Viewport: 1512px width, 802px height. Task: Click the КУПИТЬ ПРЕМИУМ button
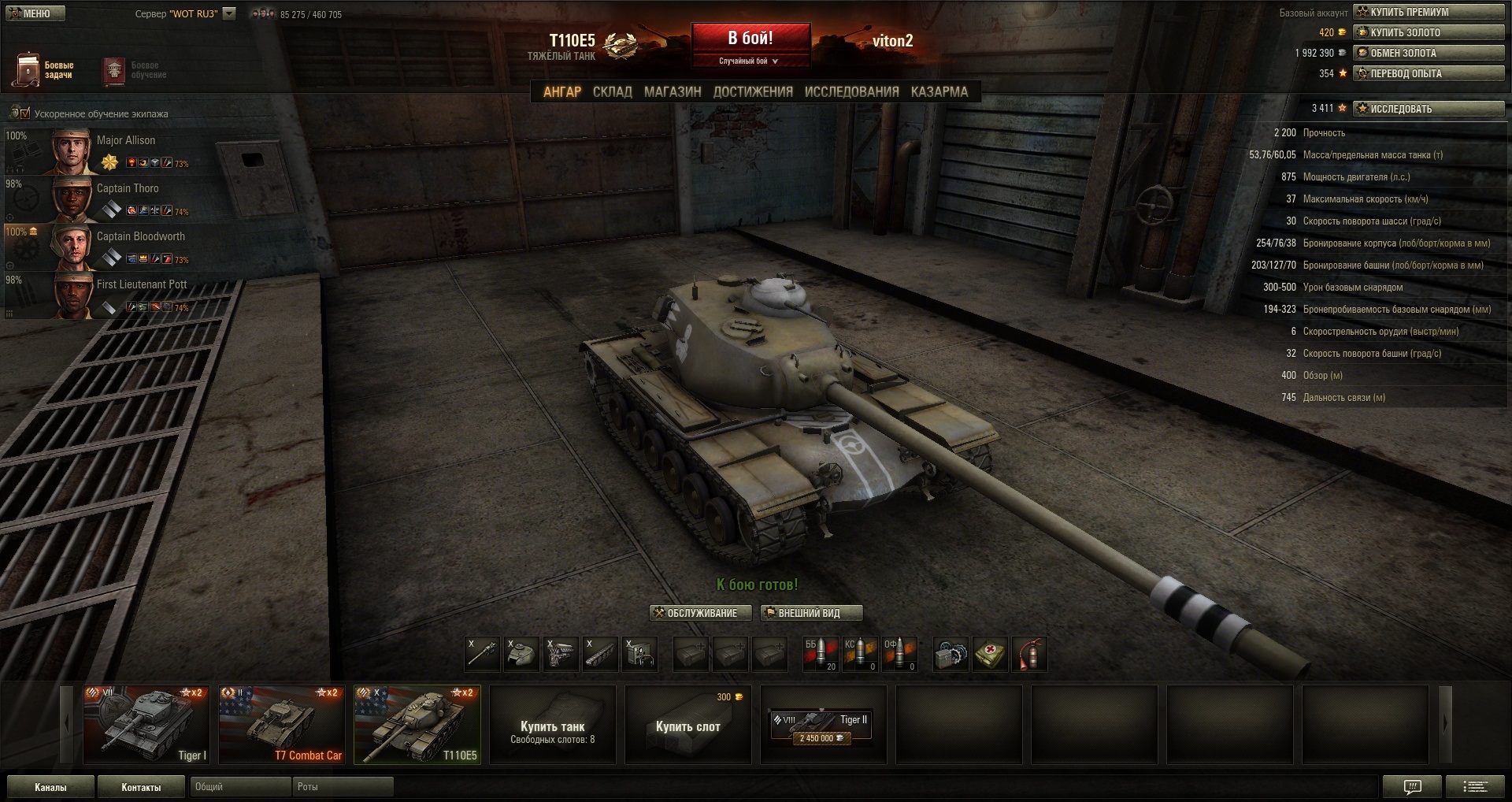[x=1429, y=12]
